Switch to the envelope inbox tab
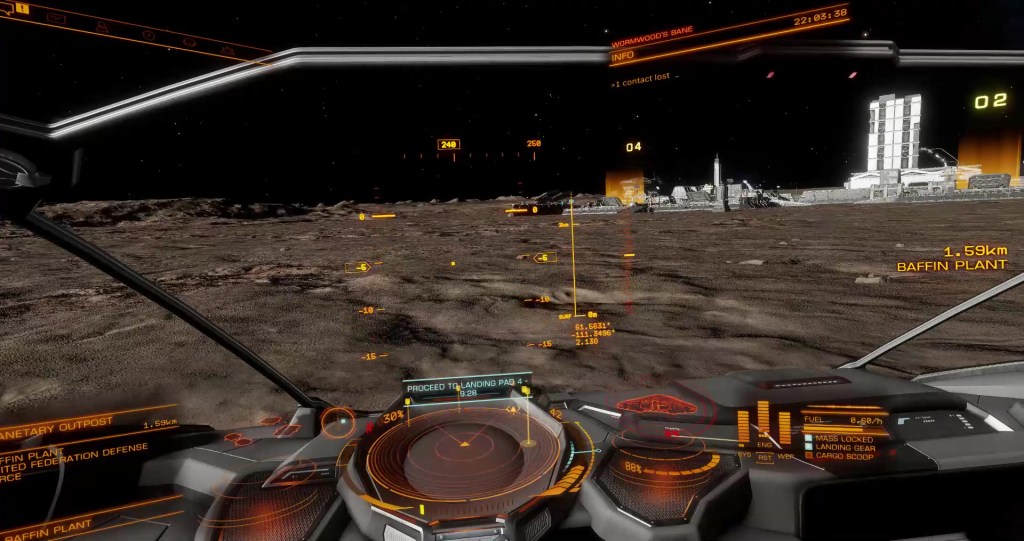 (56, 18)
